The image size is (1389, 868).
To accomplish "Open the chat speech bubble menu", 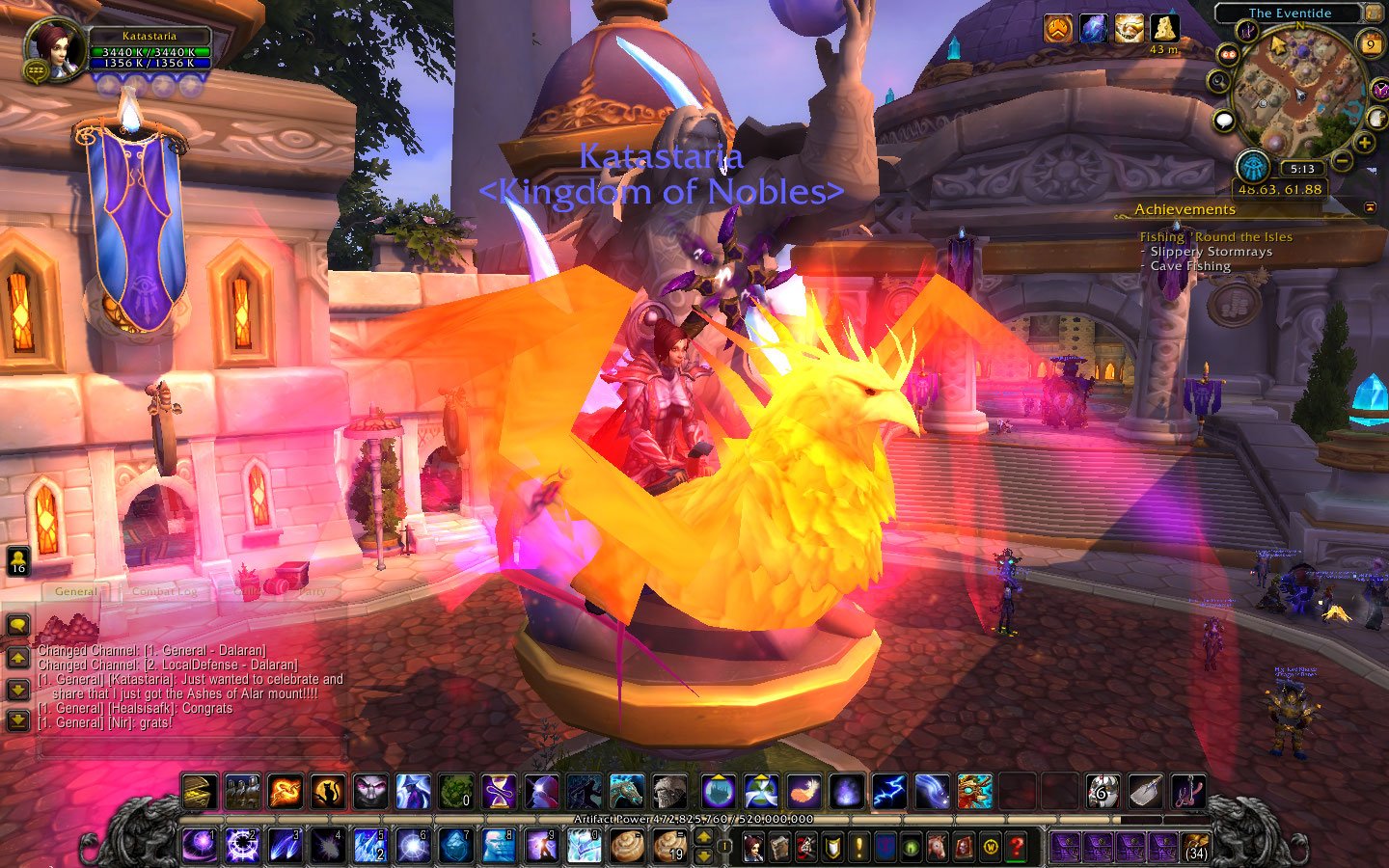I will tap(18, 625).
